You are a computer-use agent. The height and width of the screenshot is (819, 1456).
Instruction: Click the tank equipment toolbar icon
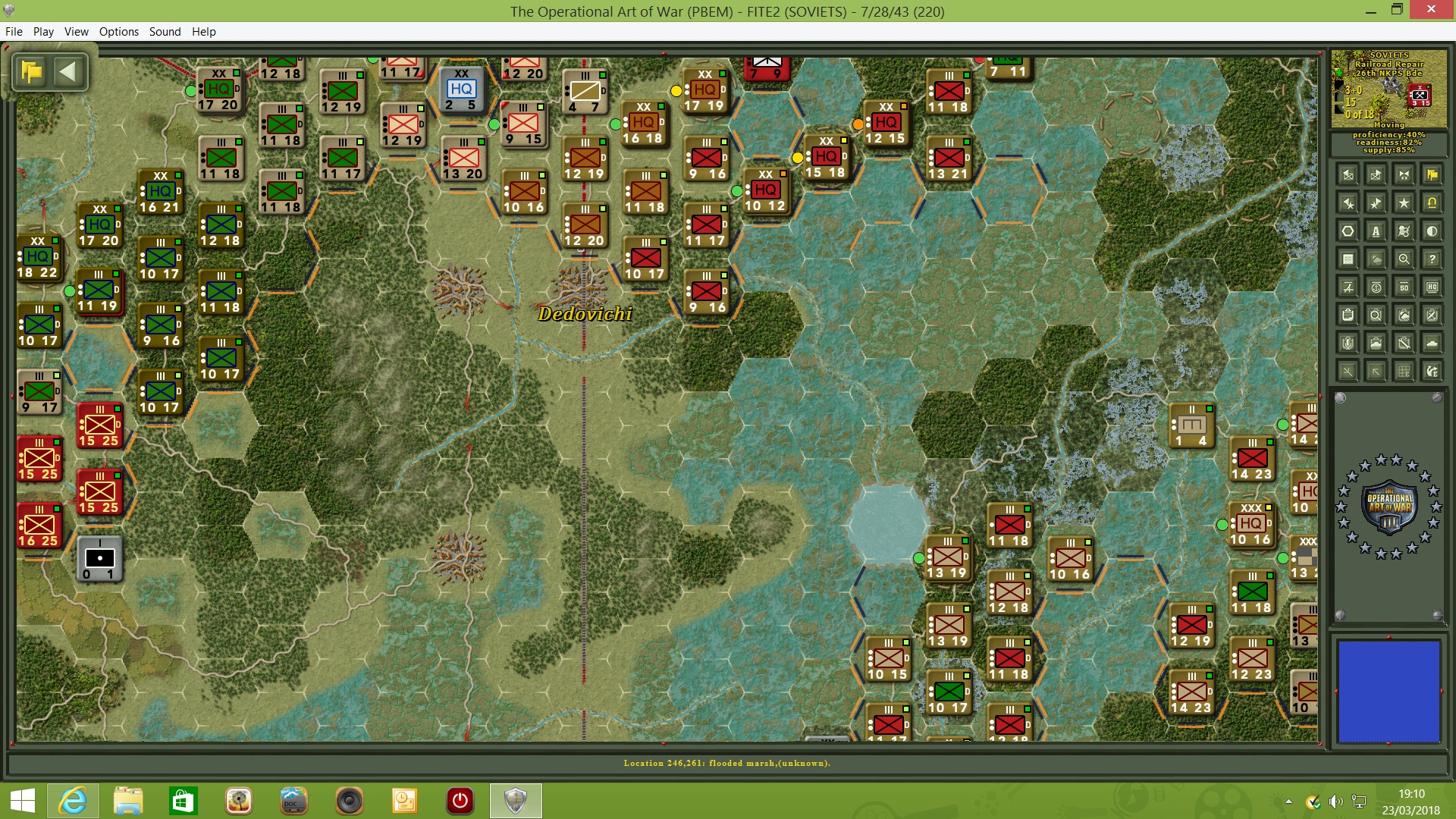tap(1431, 343)
